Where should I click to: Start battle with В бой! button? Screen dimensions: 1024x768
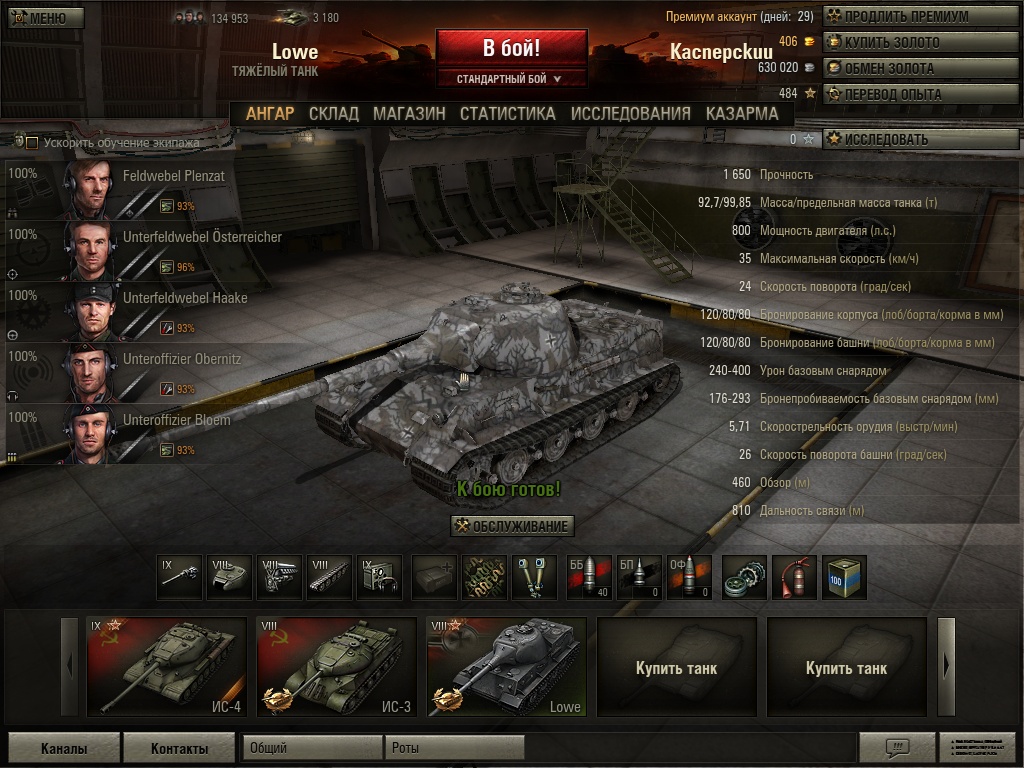click(x=511, y=48)
